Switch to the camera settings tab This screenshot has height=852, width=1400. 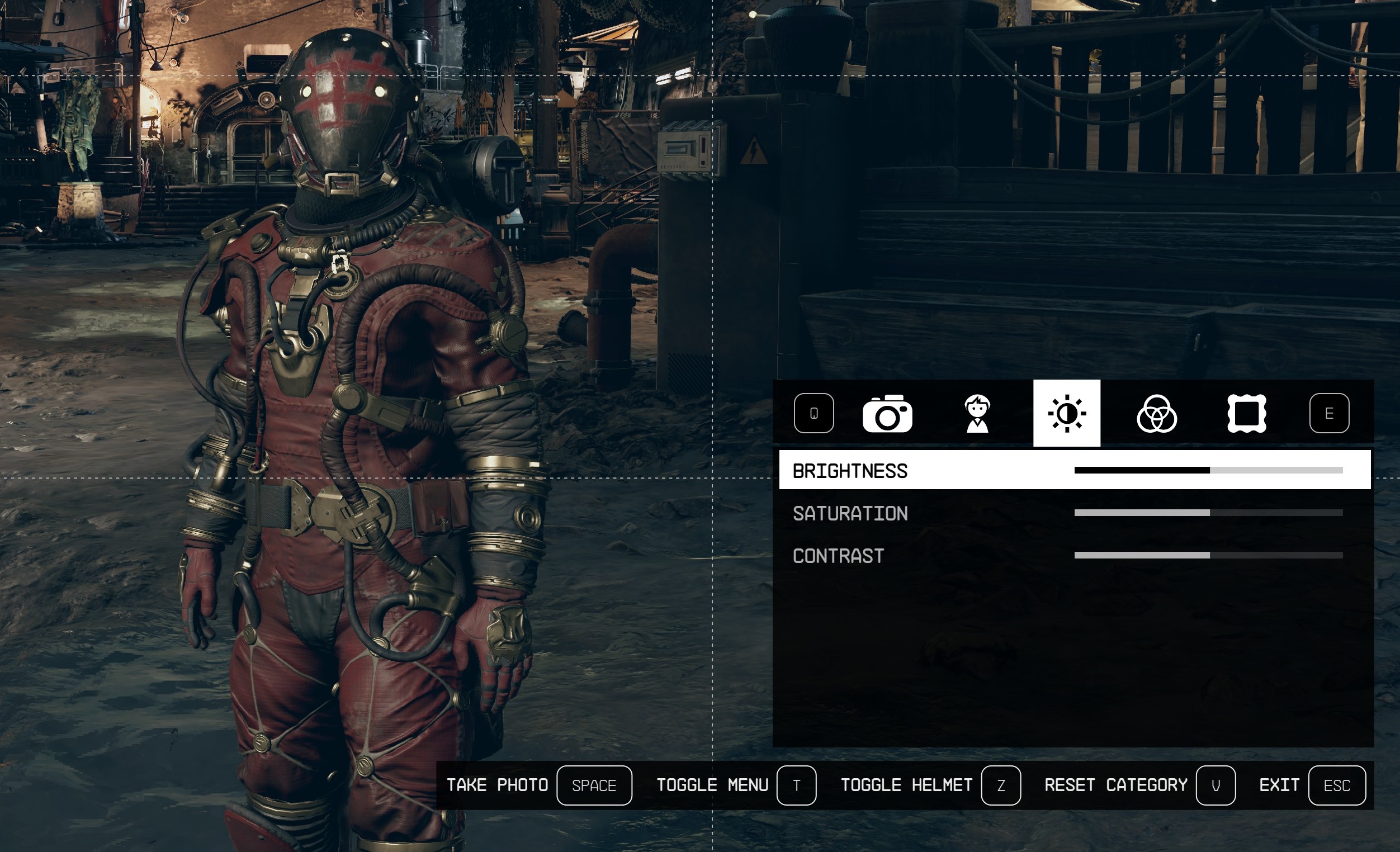click(x=887, y=414)
